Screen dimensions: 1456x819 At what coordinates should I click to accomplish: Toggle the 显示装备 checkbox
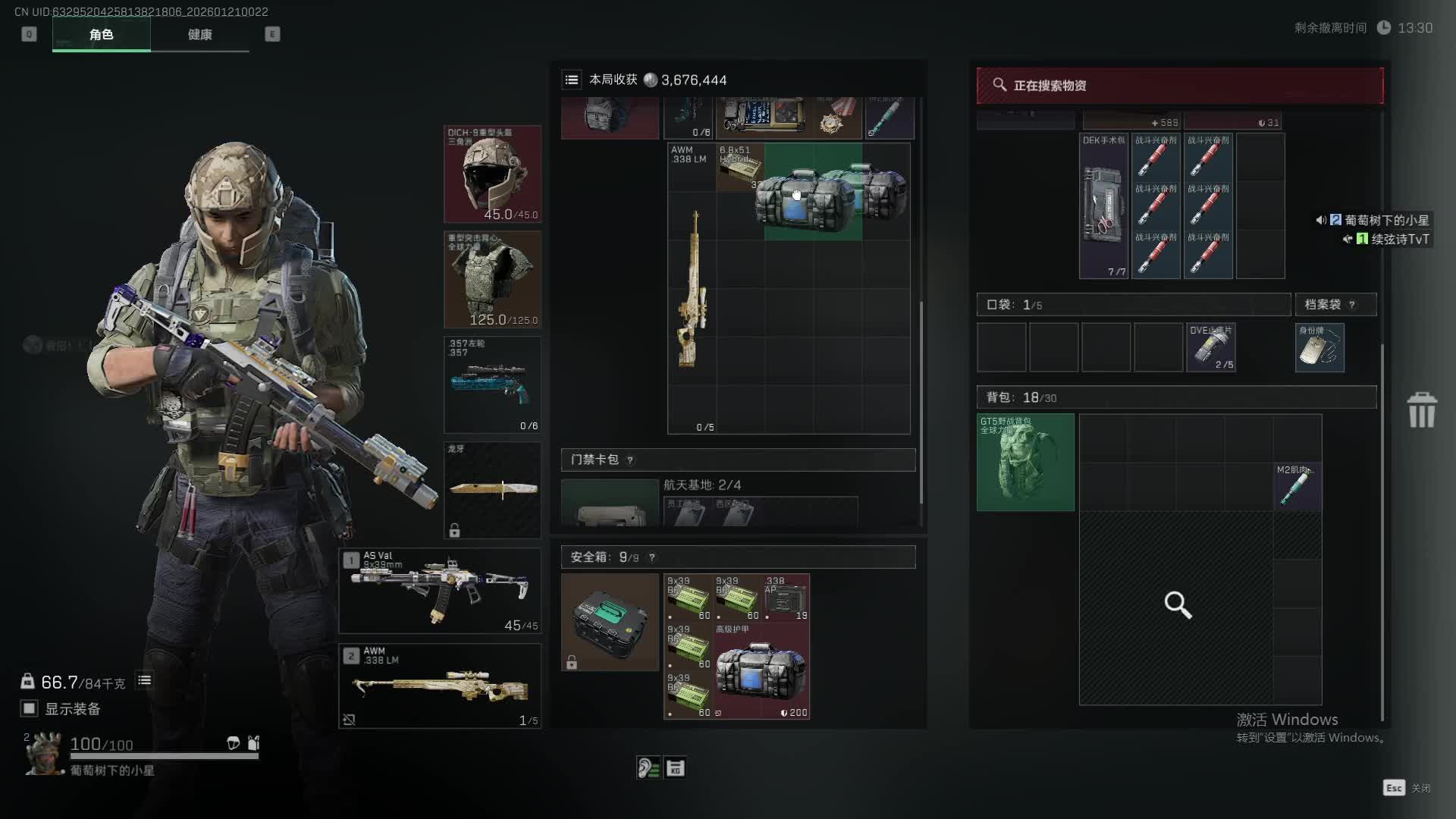pos(30,708)
